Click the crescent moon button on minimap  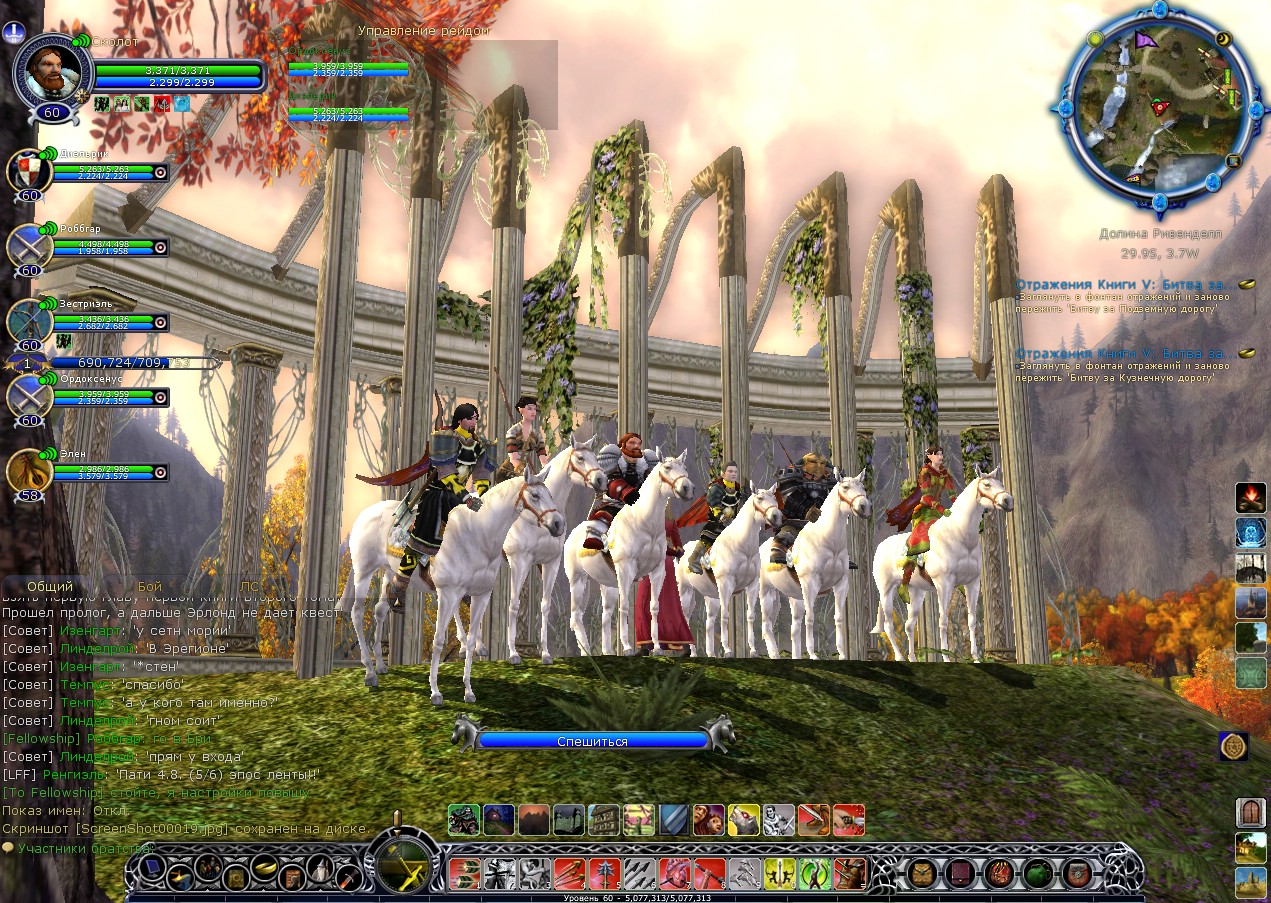click(x=1222, y=40)
